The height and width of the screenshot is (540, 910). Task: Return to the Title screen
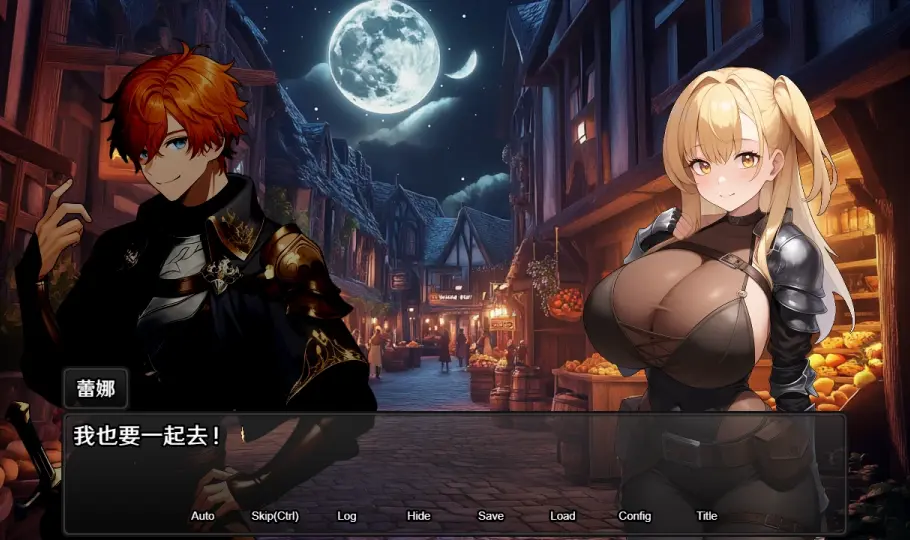coord(707,516)
